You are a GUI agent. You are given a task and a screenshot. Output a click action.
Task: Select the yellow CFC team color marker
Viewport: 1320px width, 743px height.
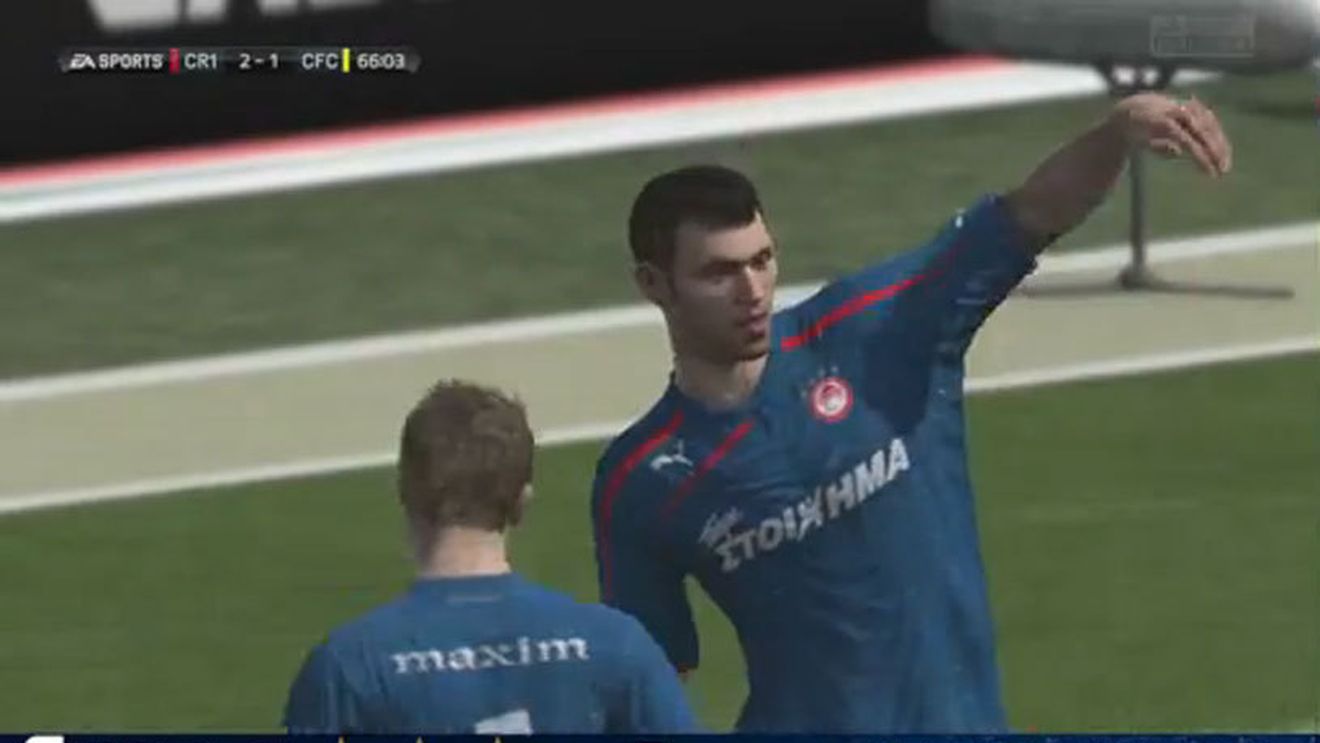click(x=343, y=60)
